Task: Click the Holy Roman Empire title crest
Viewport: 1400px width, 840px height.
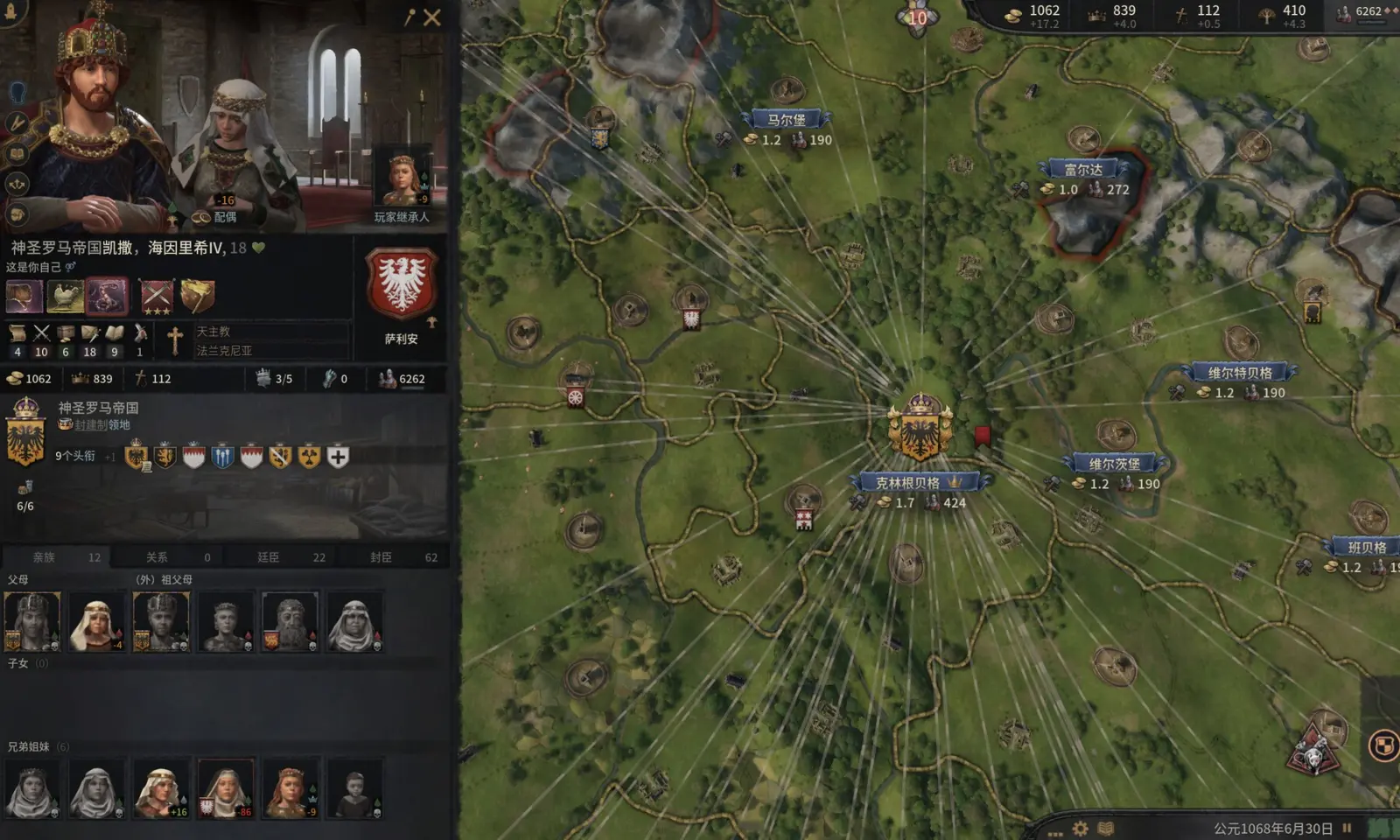Action: [25, 432]
